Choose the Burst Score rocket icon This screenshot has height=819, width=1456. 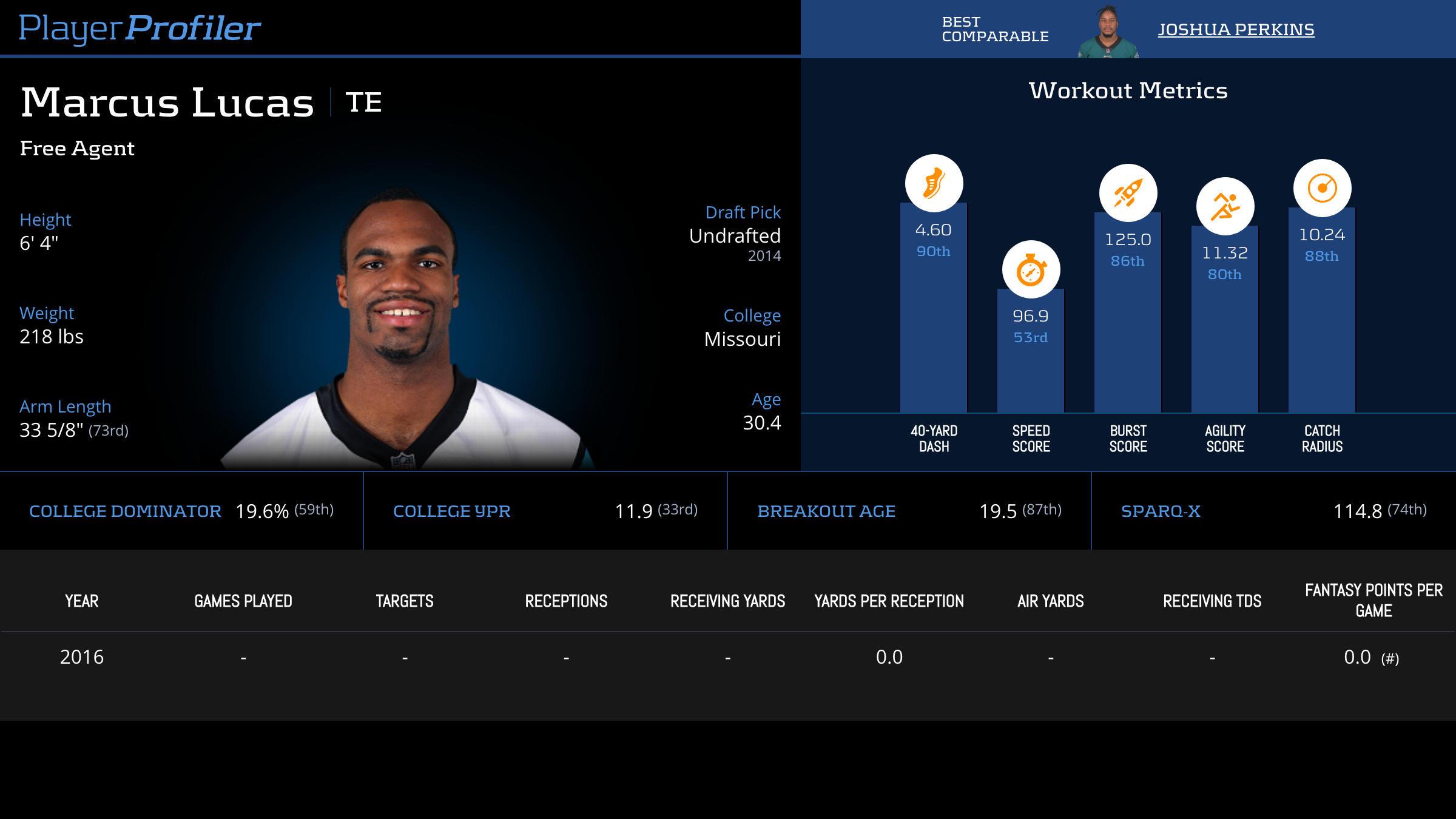click(x=1128, y=193)
